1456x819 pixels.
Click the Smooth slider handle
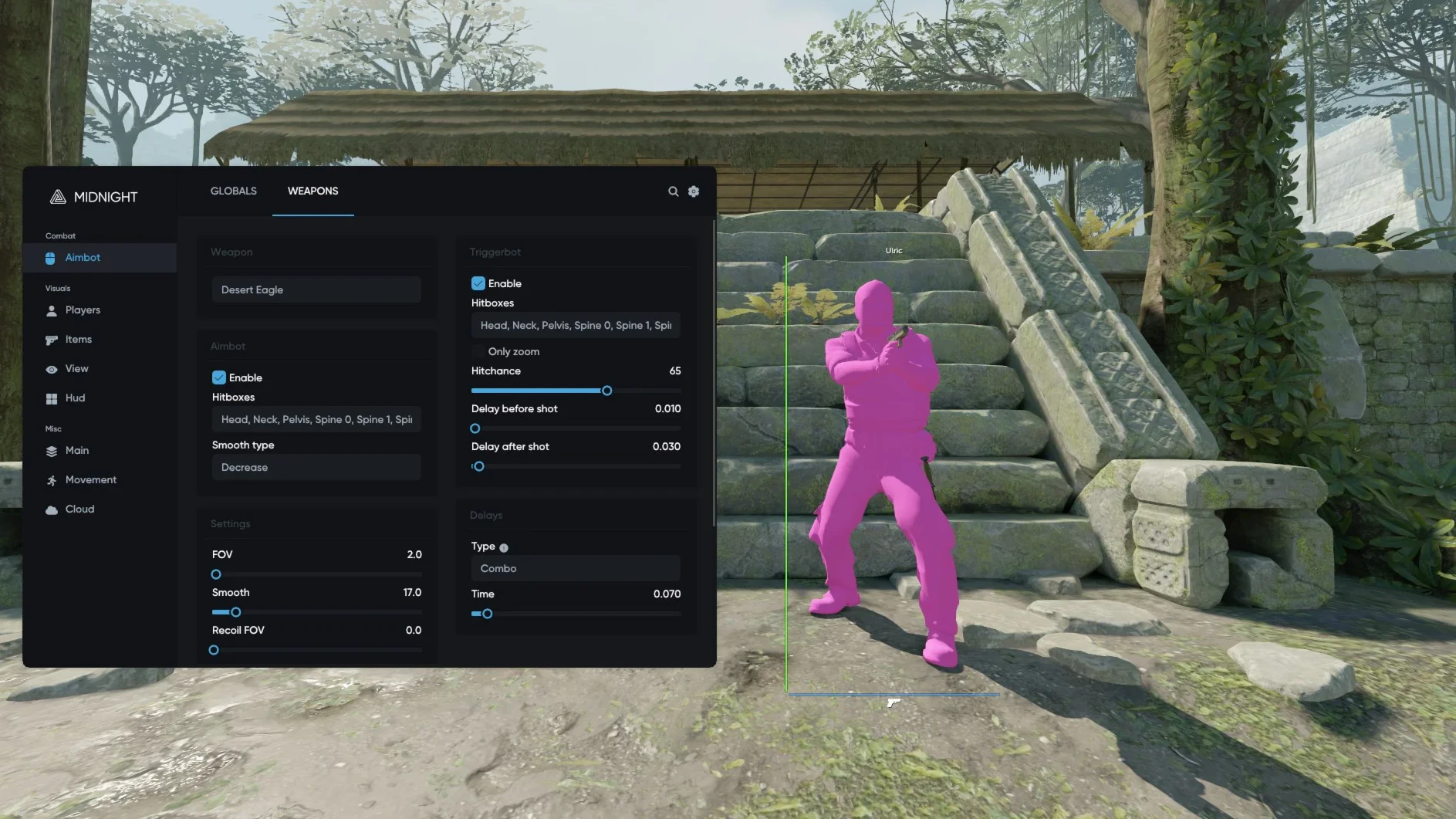tap(236, 612)
